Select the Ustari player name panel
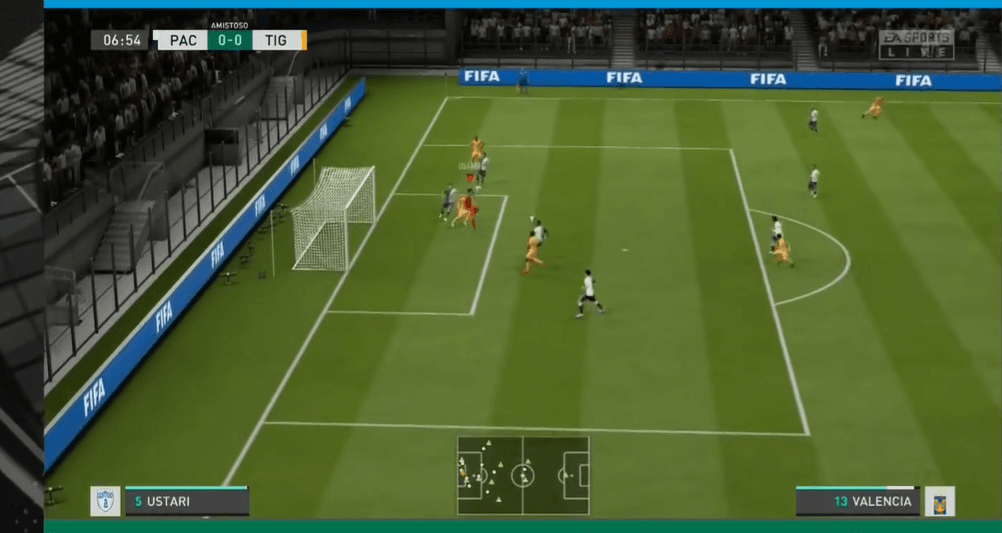 pyautogui.click(x=186, y=501)
